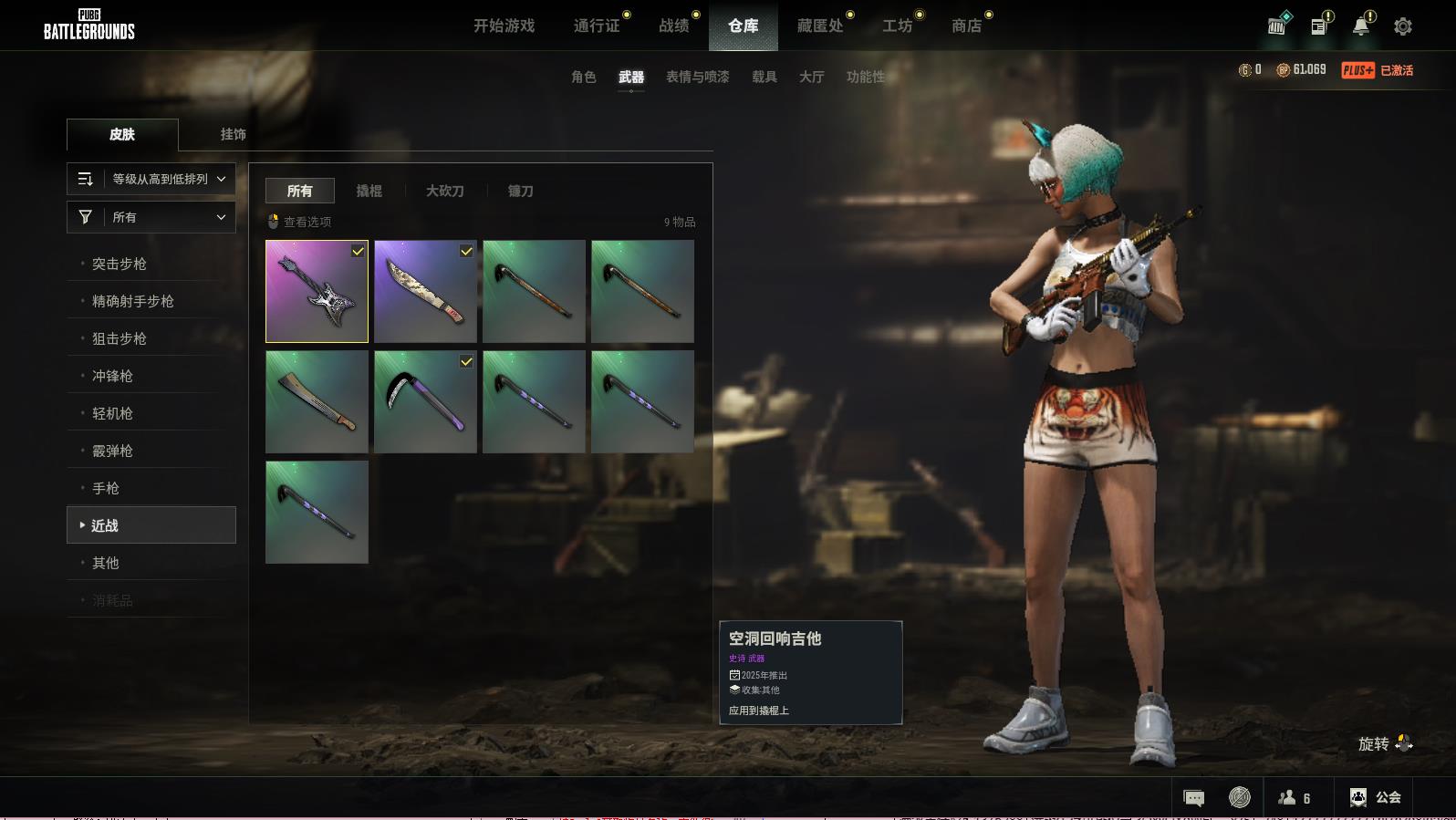Go to the 通行证 pass page
The height and width of the screenshot is (820, 1456).
point(597,26)
